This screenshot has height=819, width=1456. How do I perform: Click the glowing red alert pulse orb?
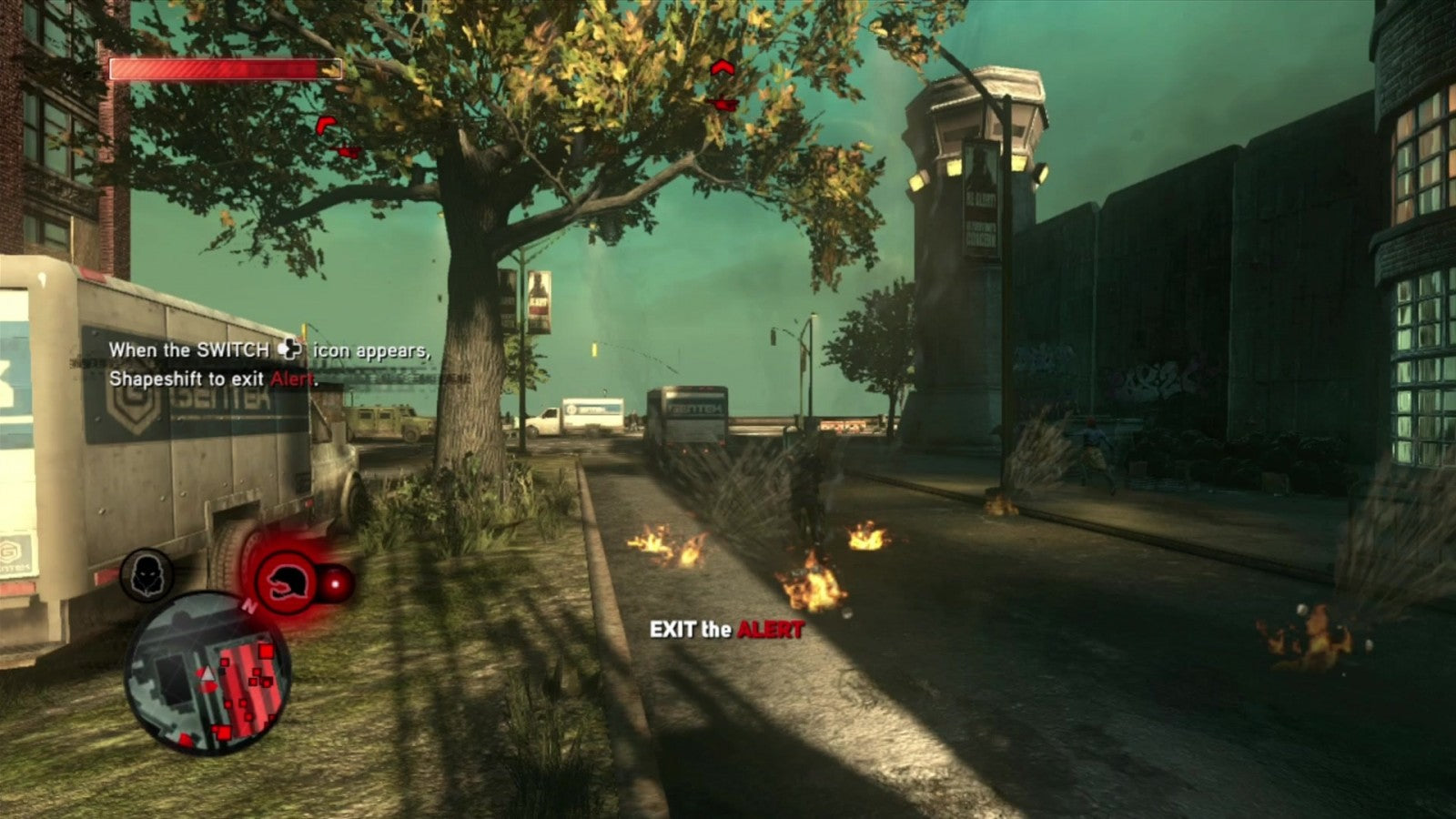[x=335, y=581]
